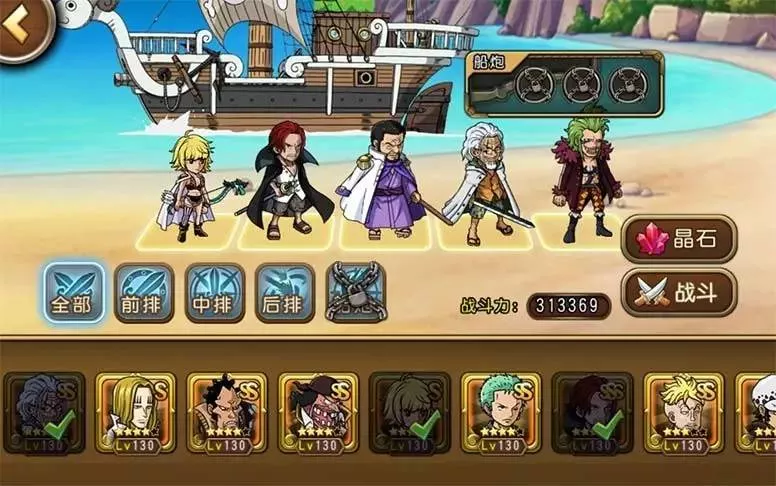
Task: Tap the chained locked filter button
Action: tap(356, 292)
